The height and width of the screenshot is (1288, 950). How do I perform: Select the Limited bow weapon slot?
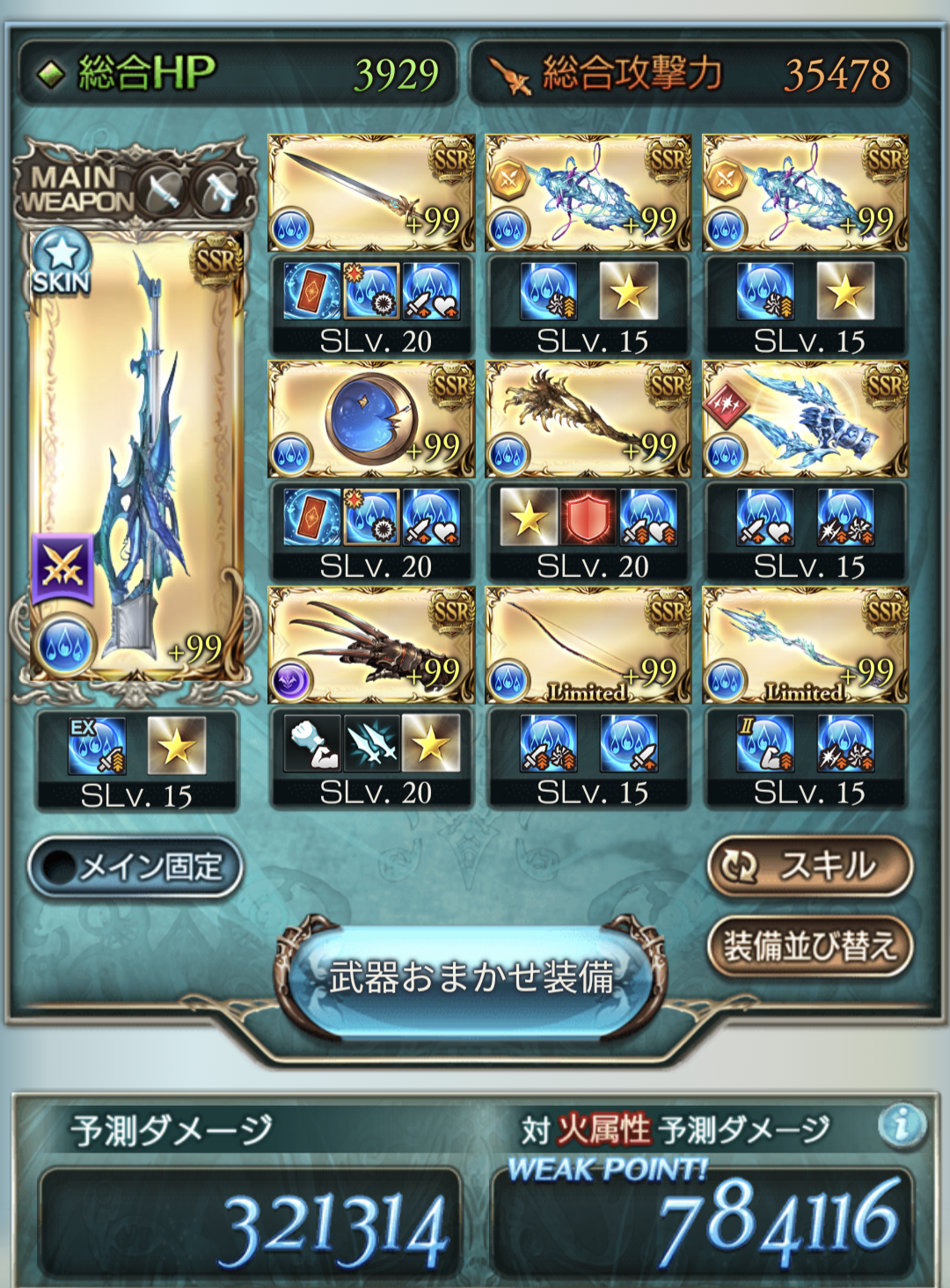[588, 645]
